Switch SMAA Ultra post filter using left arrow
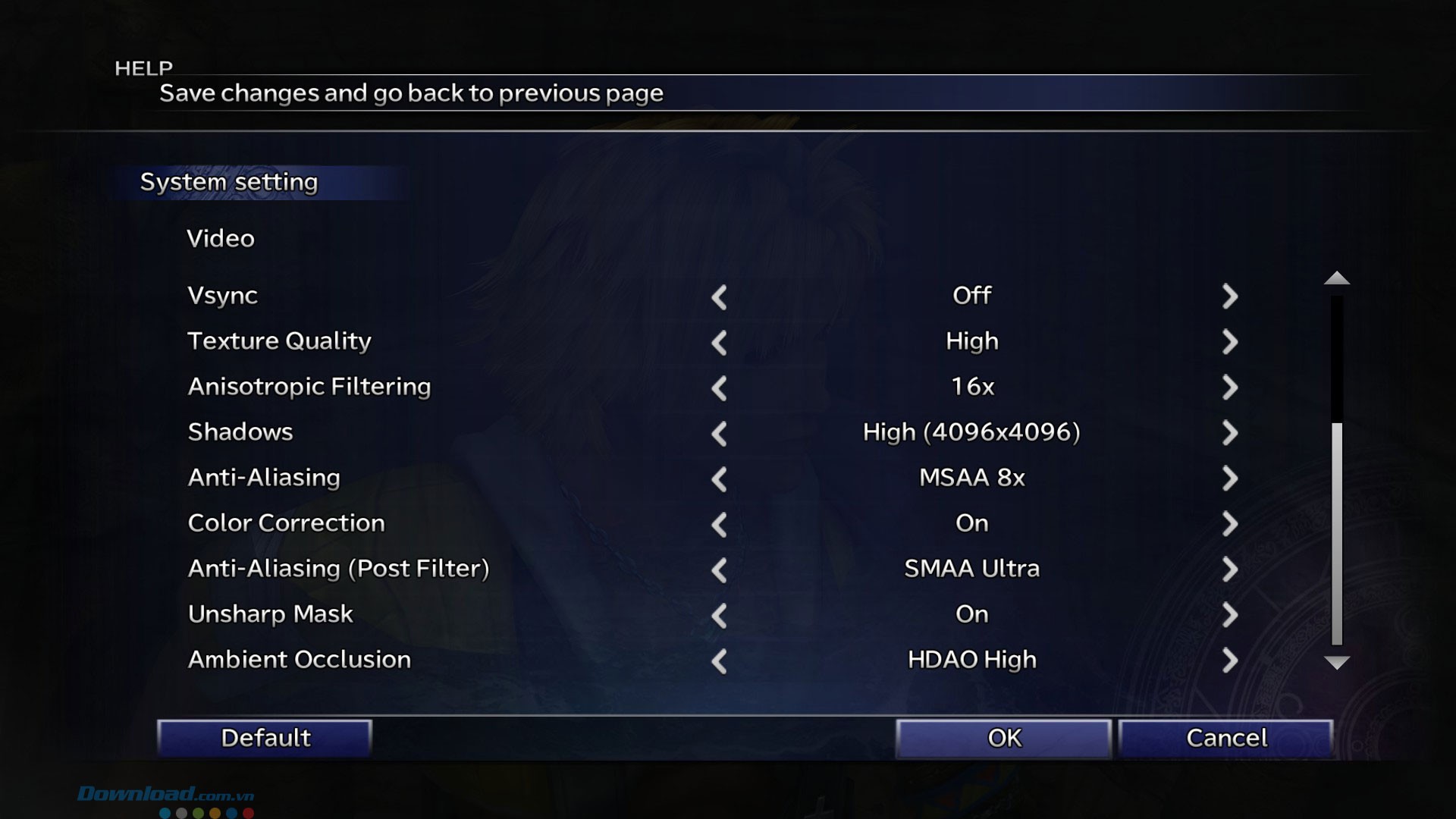Screen dimensions: 1456x819 (x=719, y=570)
